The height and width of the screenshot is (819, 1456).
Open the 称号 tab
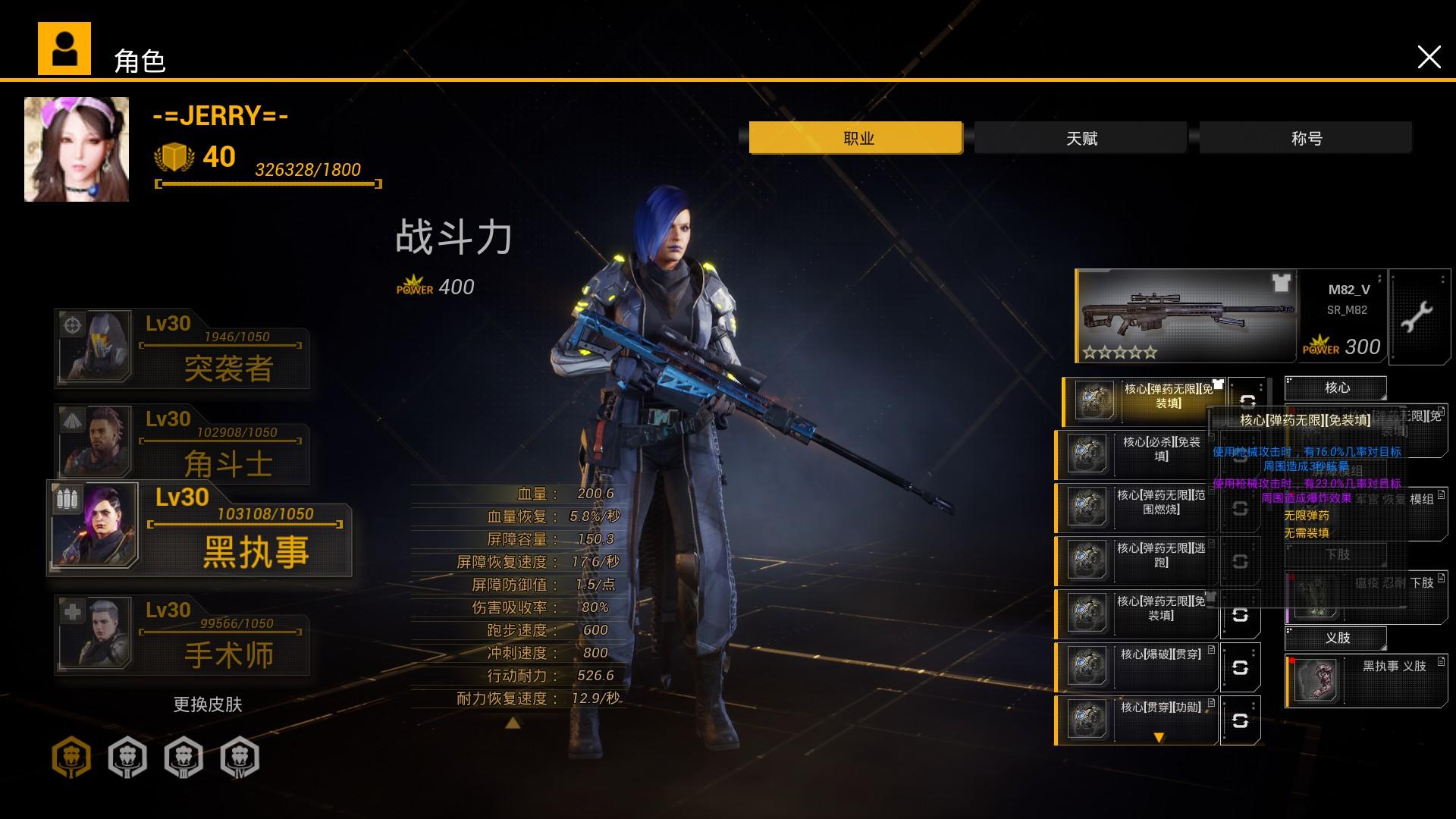pyautogui.click(x=1310, y=138)
